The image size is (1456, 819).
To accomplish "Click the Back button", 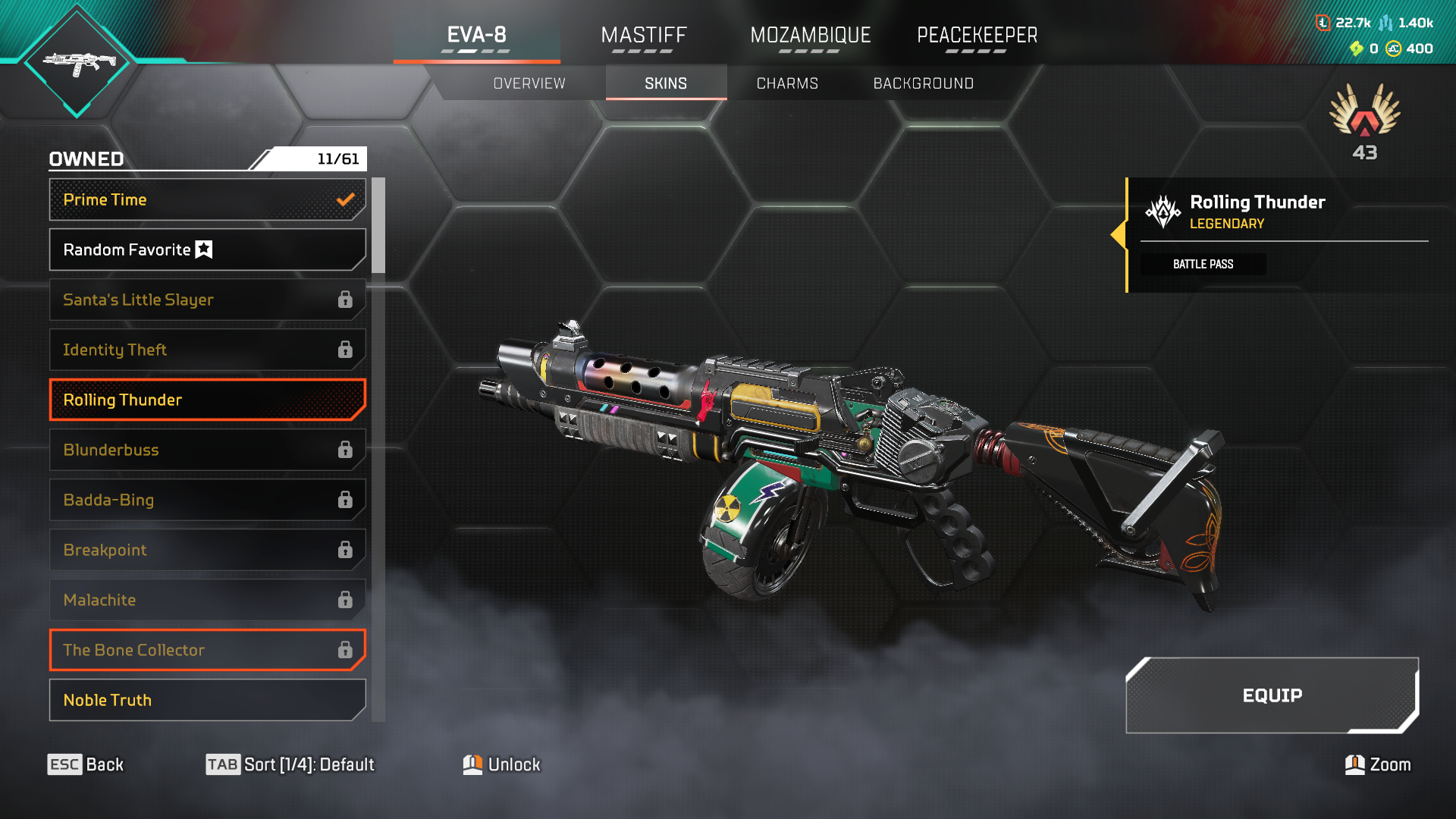I will click(86, 764).
